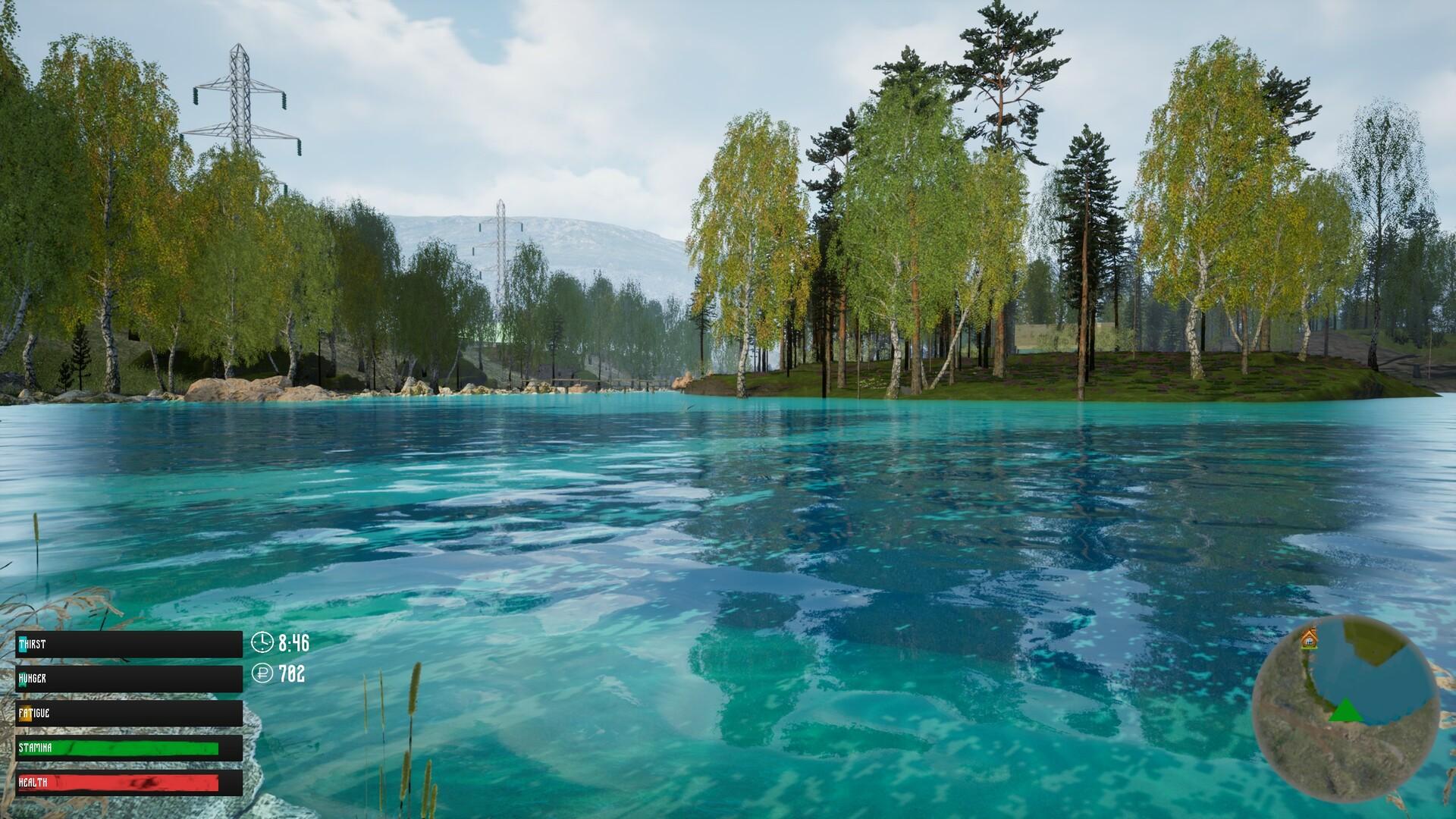
Task: Click the clock icon next to 8:46
Action: pos(262,642)
